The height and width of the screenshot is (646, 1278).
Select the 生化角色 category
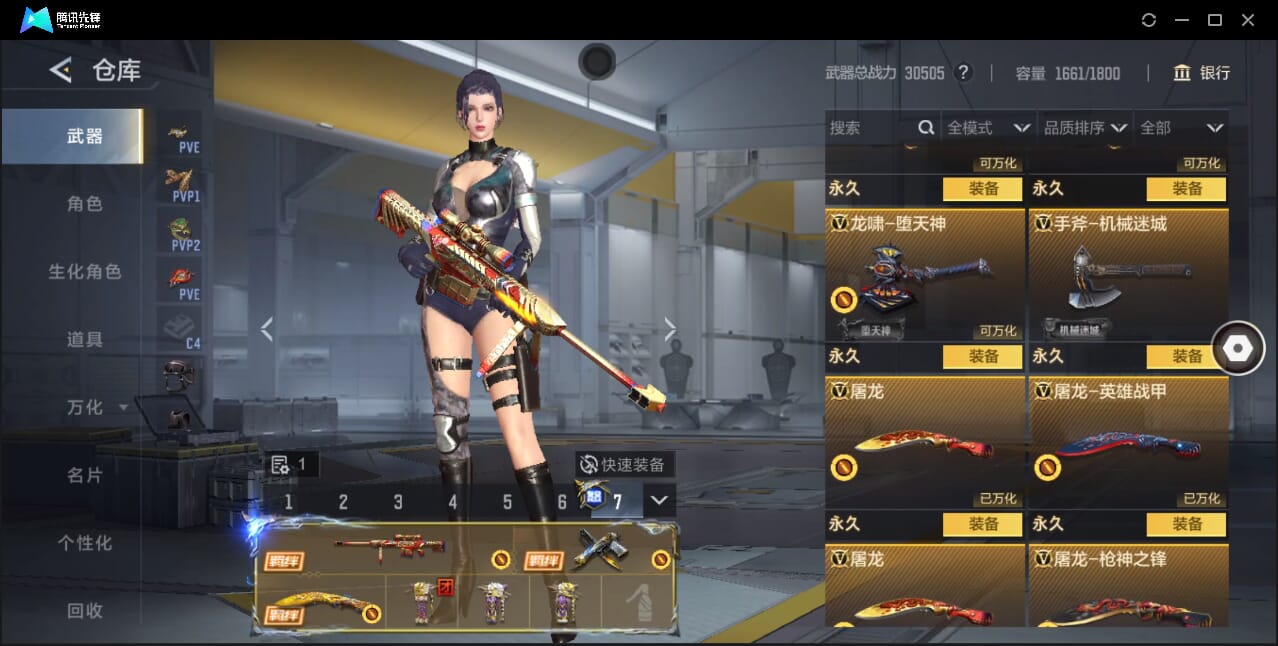(x=84, y=272)
